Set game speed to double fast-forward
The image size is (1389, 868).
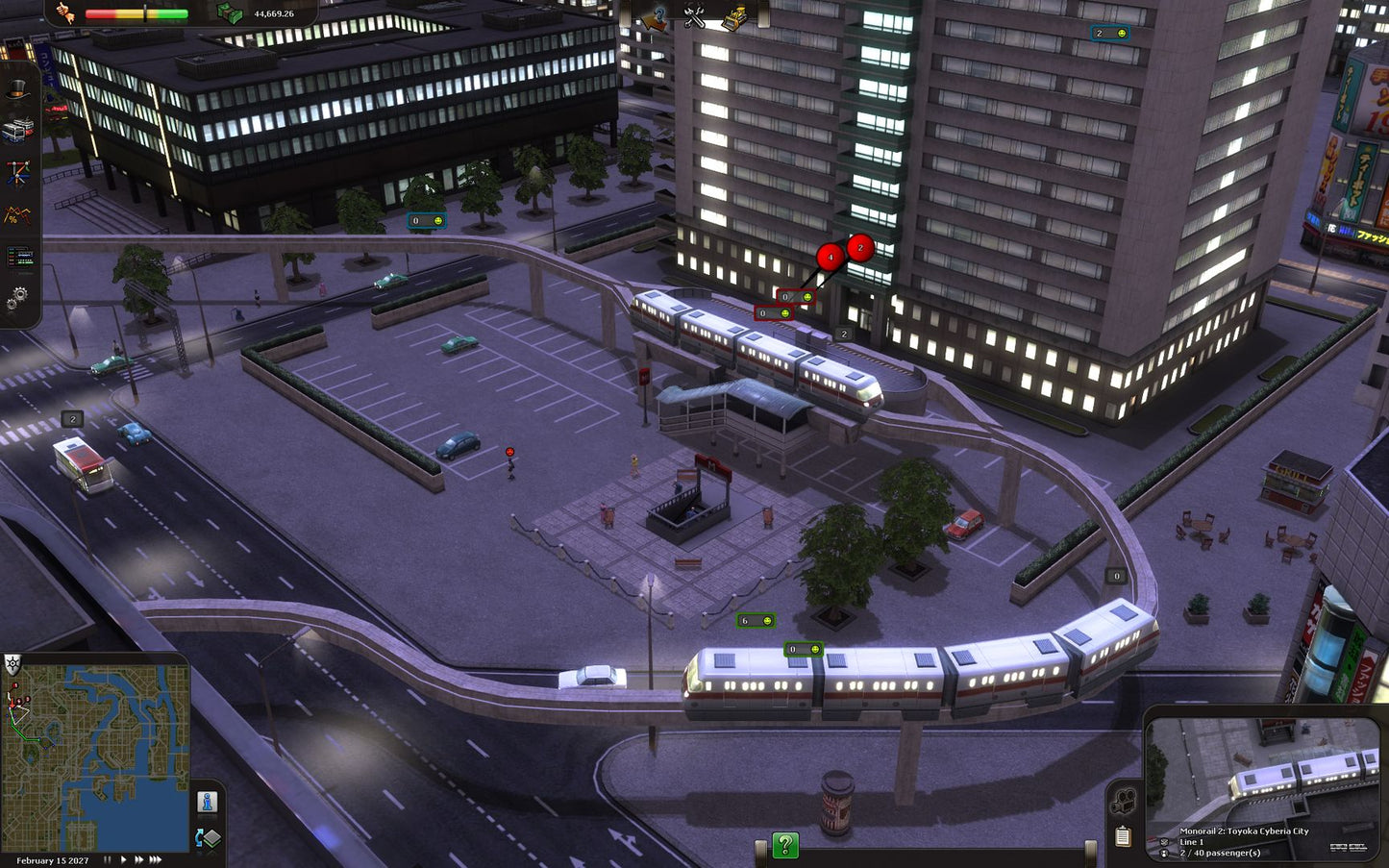[138, 860]
